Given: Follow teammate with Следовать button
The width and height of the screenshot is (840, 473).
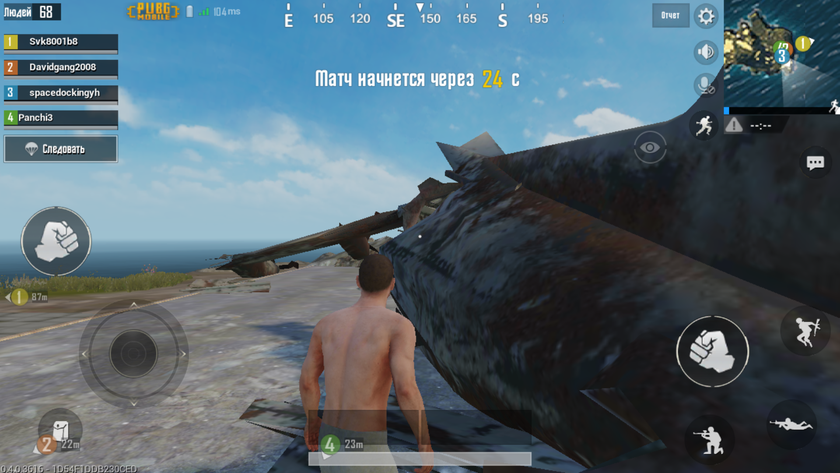Looking at the screenshot, I should coord(60,149).
